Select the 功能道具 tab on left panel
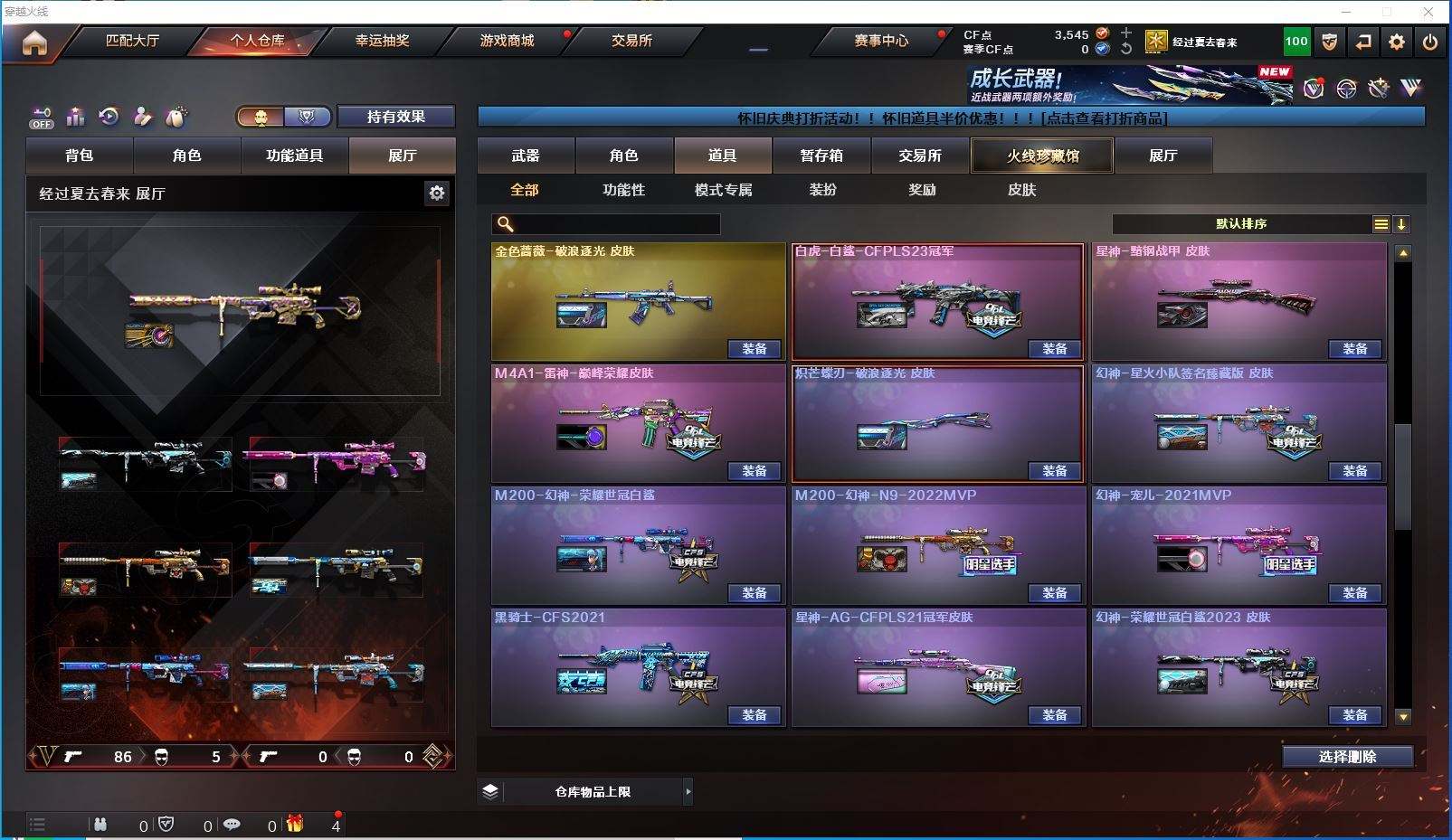Screen dimensions: 1452x840 click(x=294, y=156)
